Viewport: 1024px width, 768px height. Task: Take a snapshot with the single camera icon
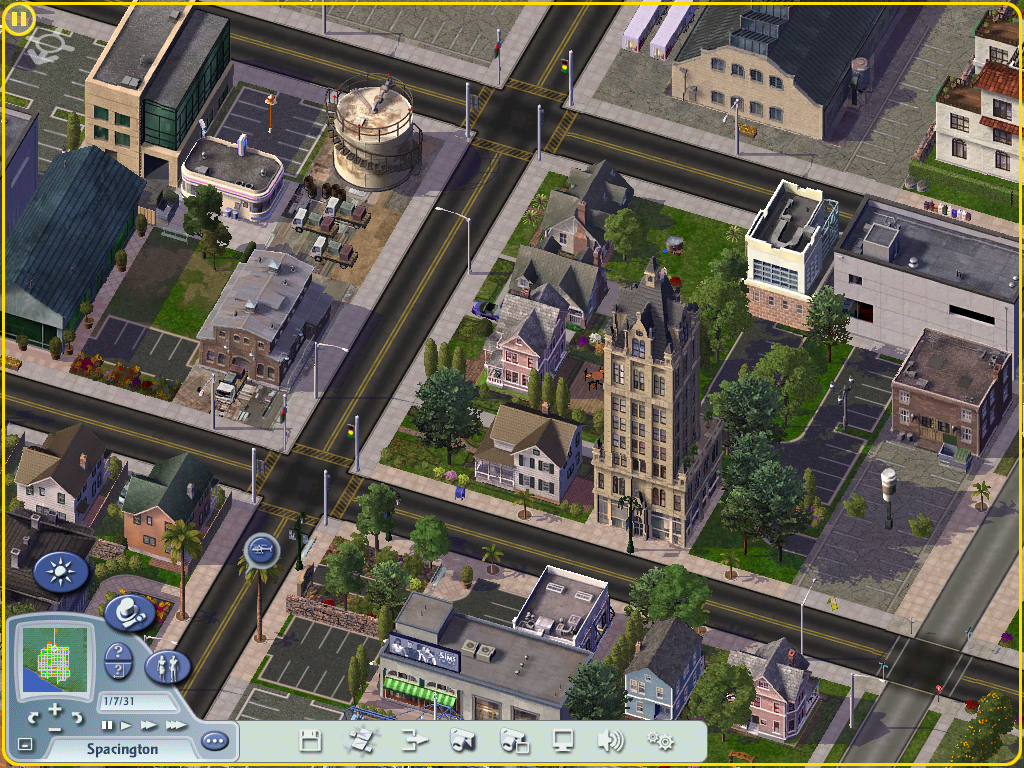(462, 741)
